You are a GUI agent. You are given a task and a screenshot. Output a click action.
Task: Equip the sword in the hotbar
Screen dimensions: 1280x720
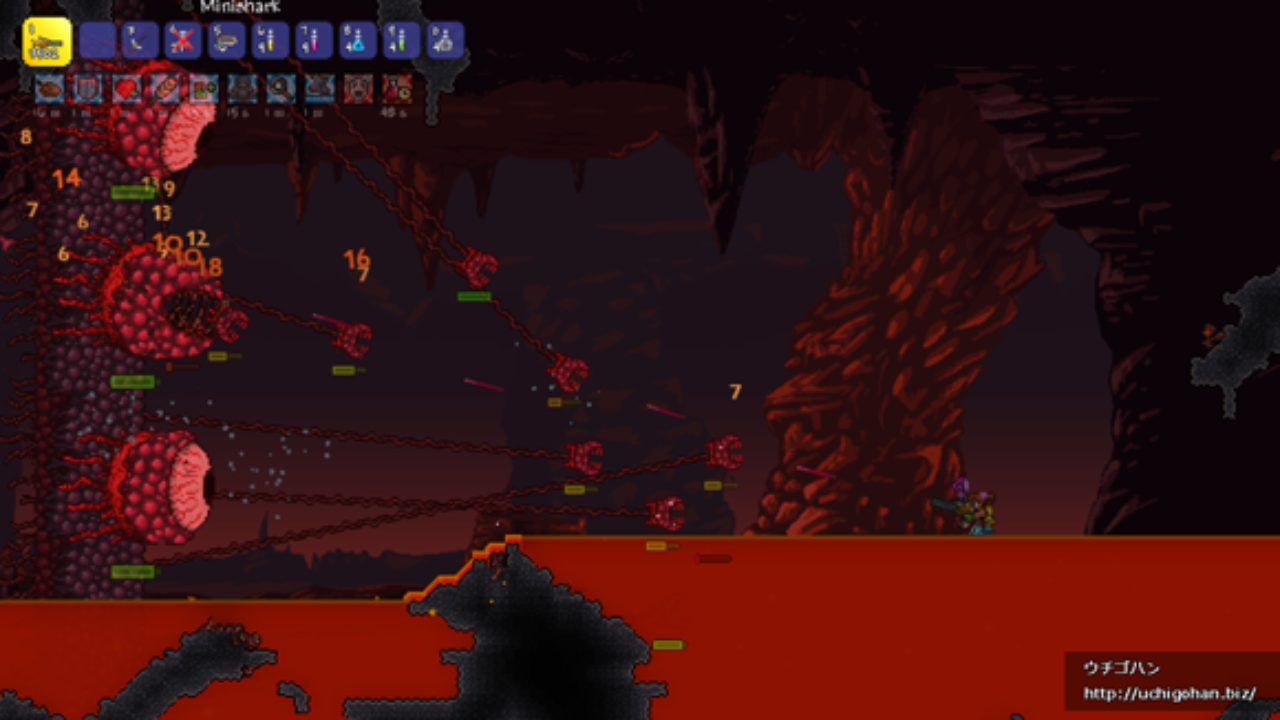click(x=140, y=41)
